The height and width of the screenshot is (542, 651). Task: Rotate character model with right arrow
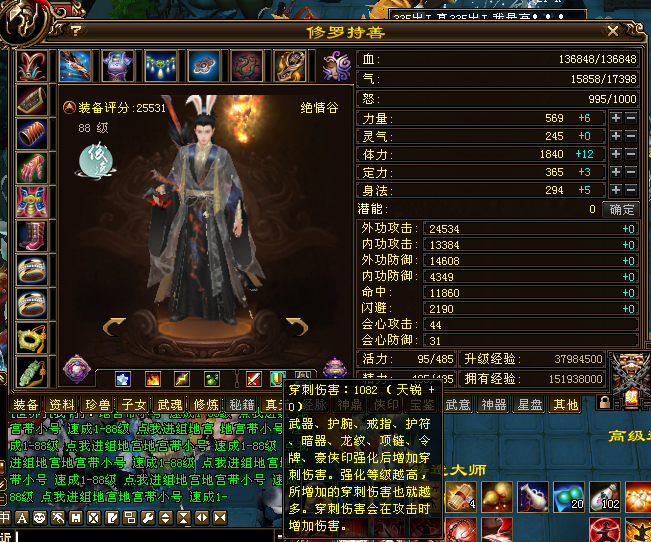point(298,325)
